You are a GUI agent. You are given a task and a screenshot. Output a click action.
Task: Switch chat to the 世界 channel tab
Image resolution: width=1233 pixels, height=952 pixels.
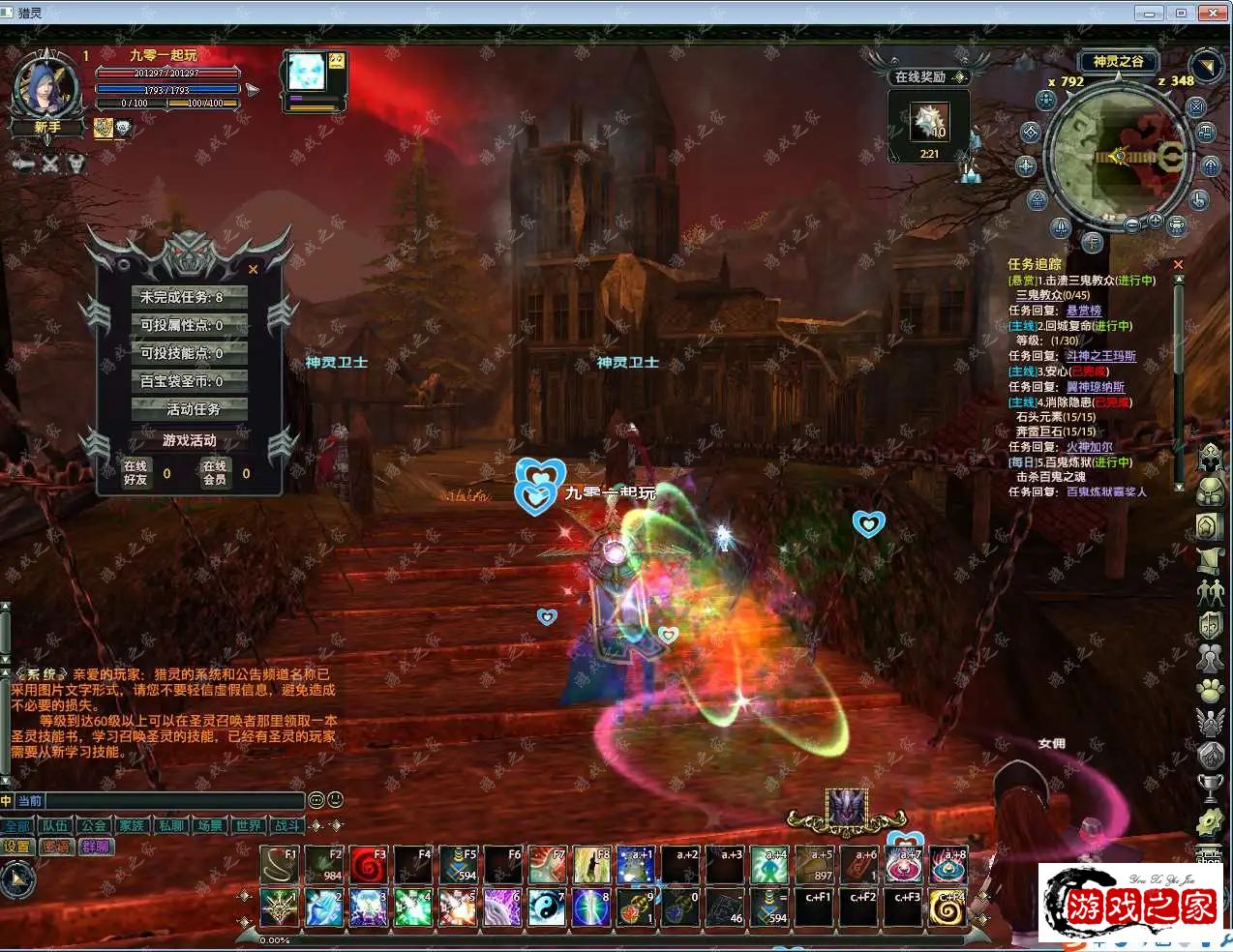(x=249, y=825)
